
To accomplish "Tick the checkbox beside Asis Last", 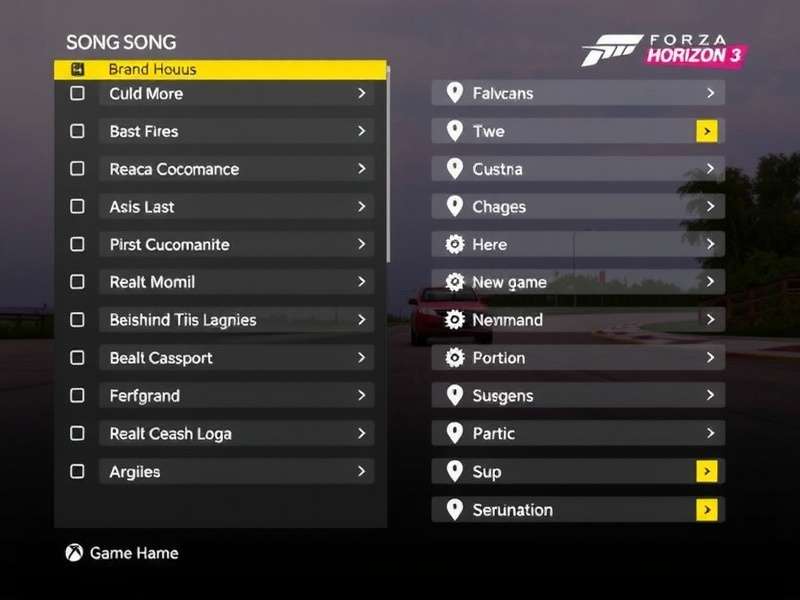I will tap(77, 207).
